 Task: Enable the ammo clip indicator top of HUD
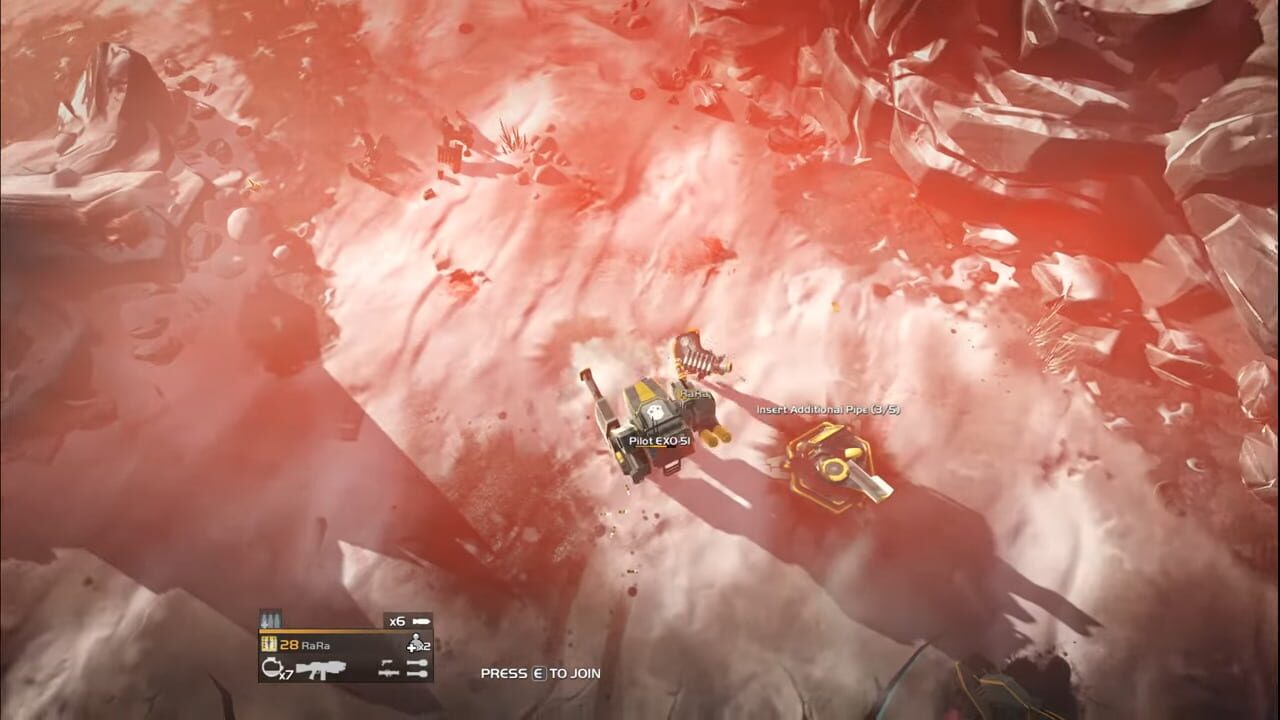click(x=271, y=616)
